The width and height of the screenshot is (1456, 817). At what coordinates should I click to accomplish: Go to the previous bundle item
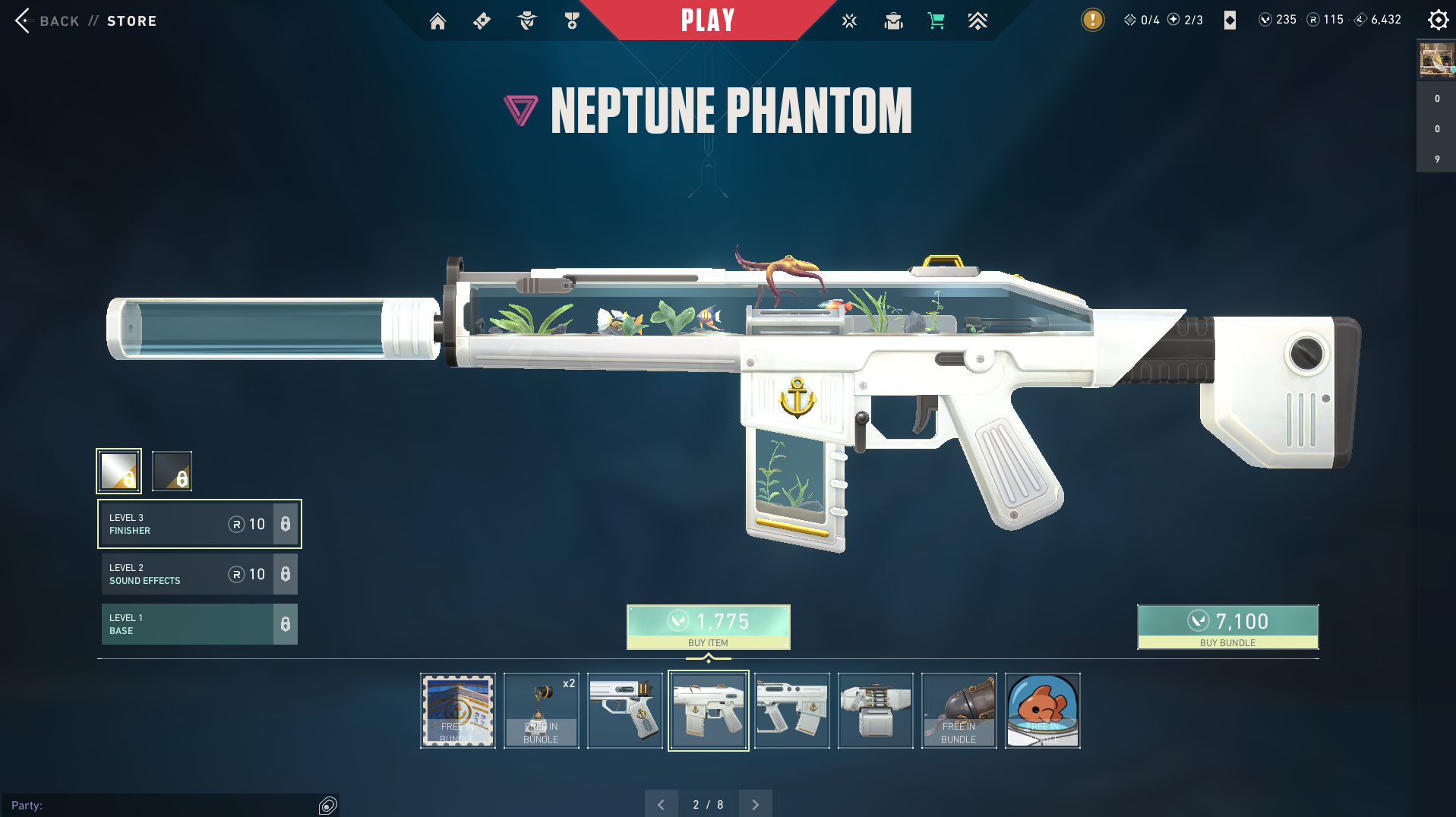click(x=661, y=804)
